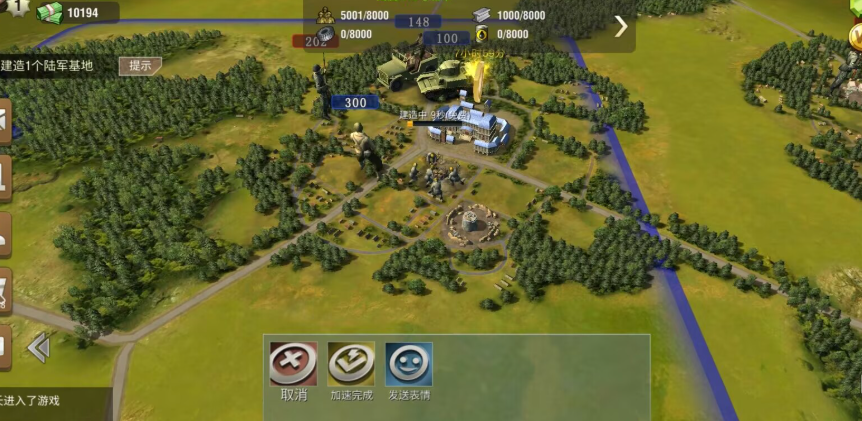Open the chat message bar
Viewport: 862px width, 421px height.
pos(50,401)
